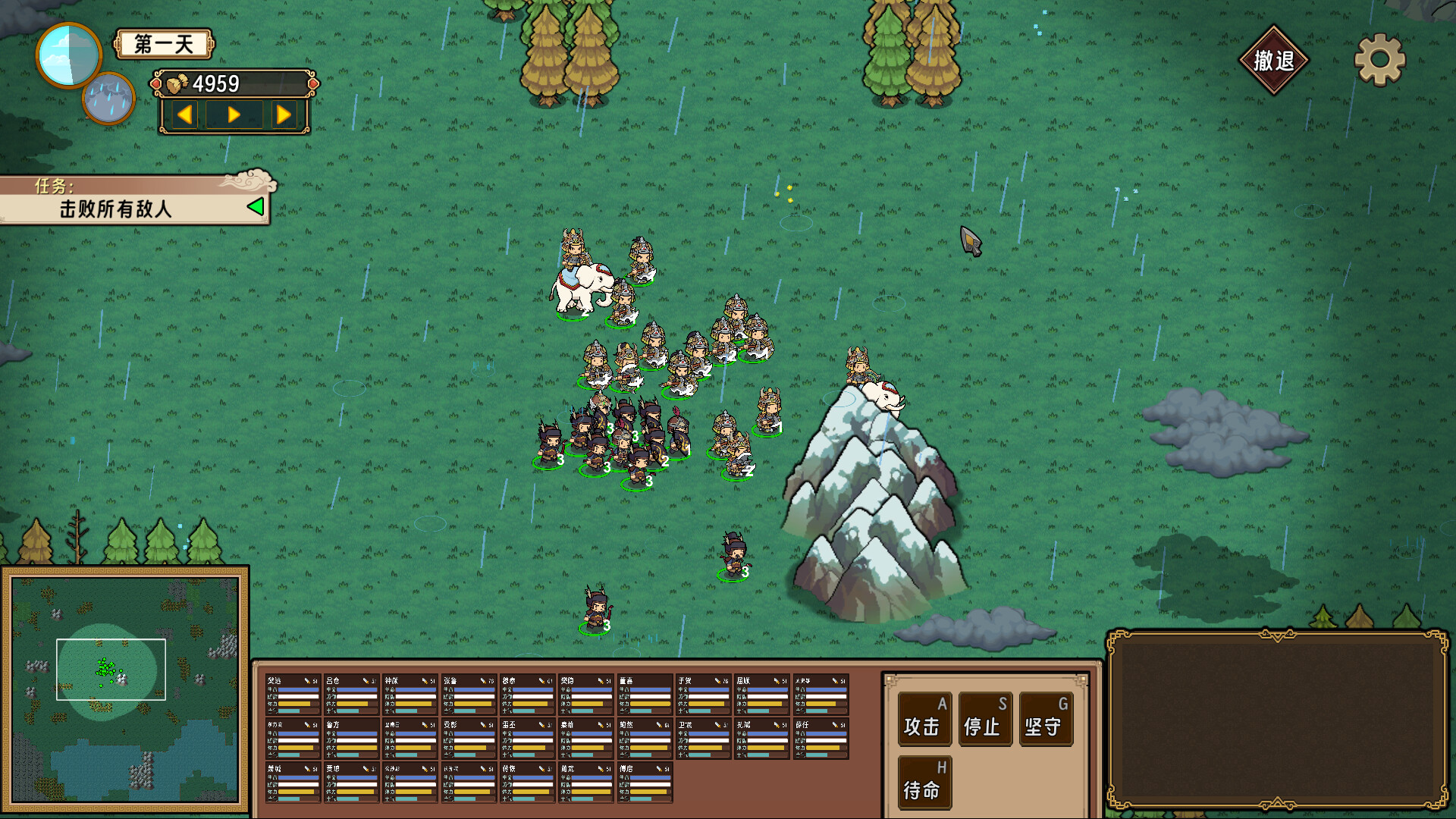Select the 薛任 unit card
Image resolution: width=1456 pixels, height=819 pixels.
[x=821, y=739]
